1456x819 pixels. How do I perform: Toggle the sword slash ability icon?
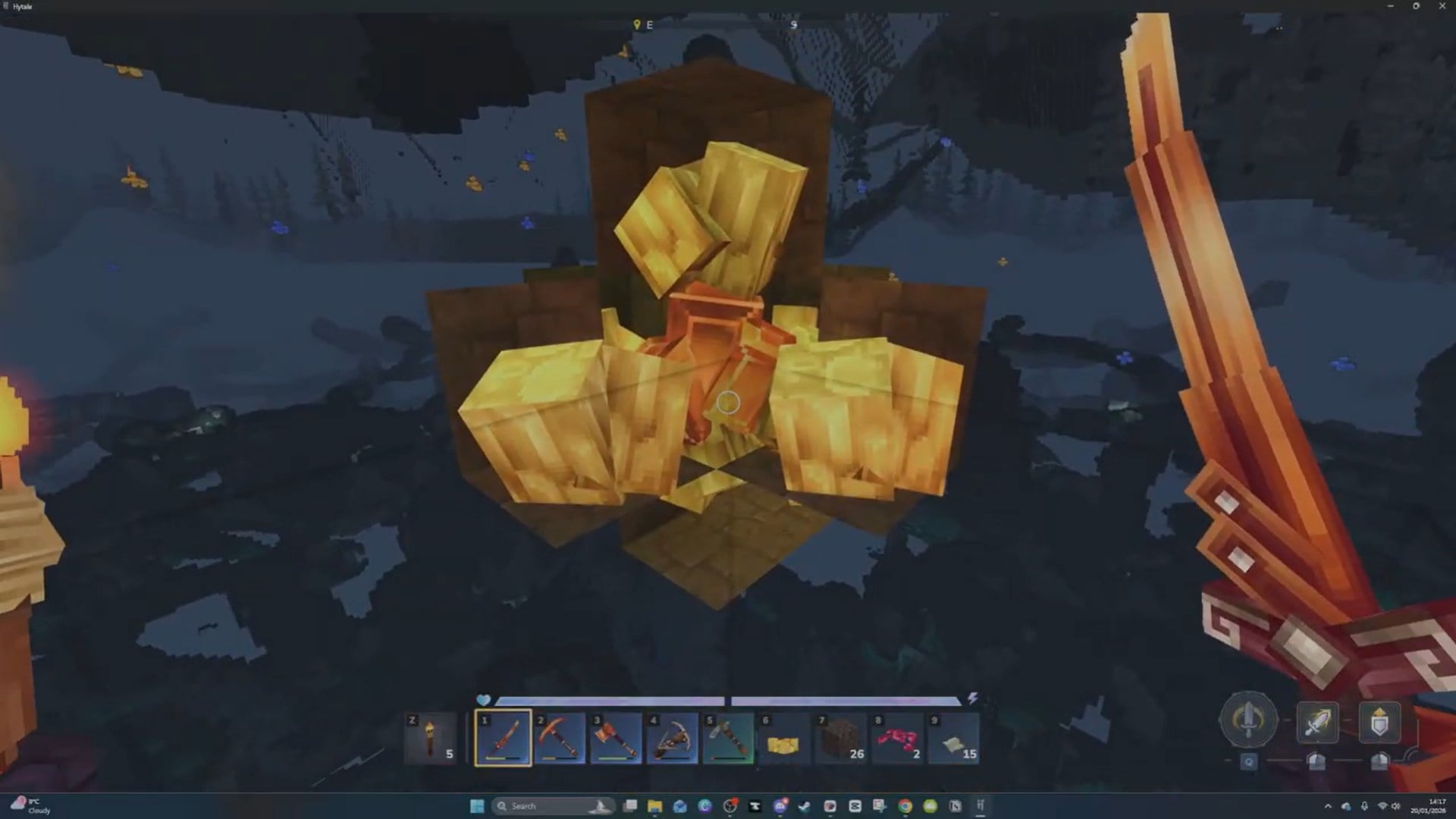pos(1318,723)
